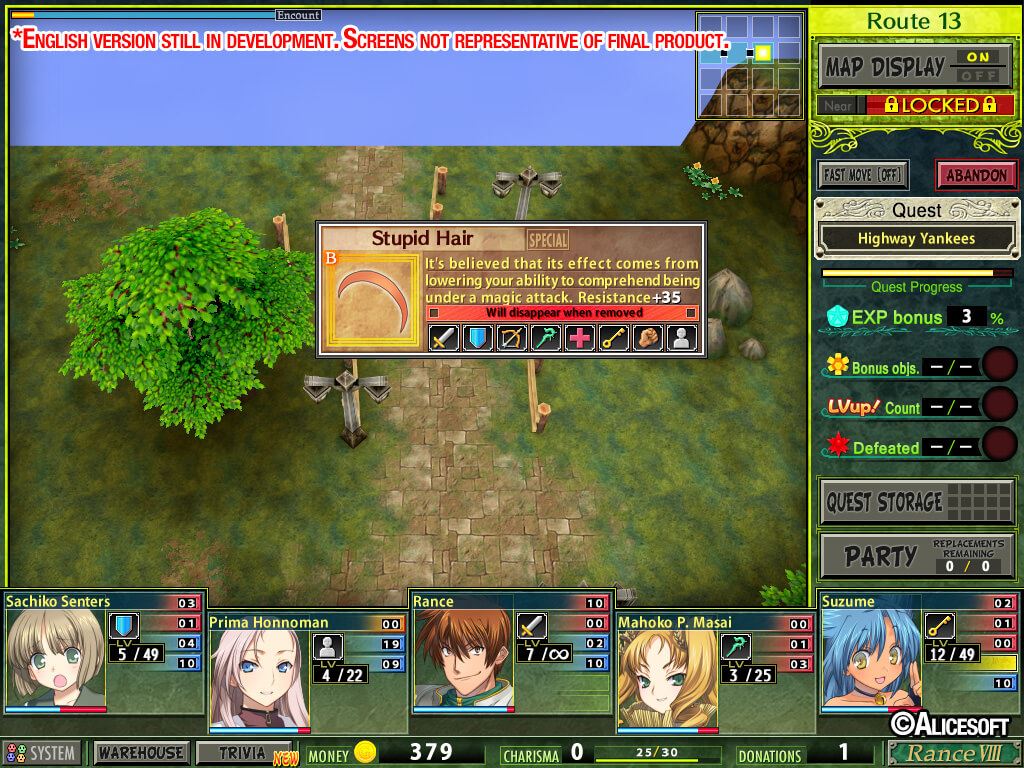Click the golden key icon in item popup
This screenshot has height=768, width=1024.
point(614,338)
